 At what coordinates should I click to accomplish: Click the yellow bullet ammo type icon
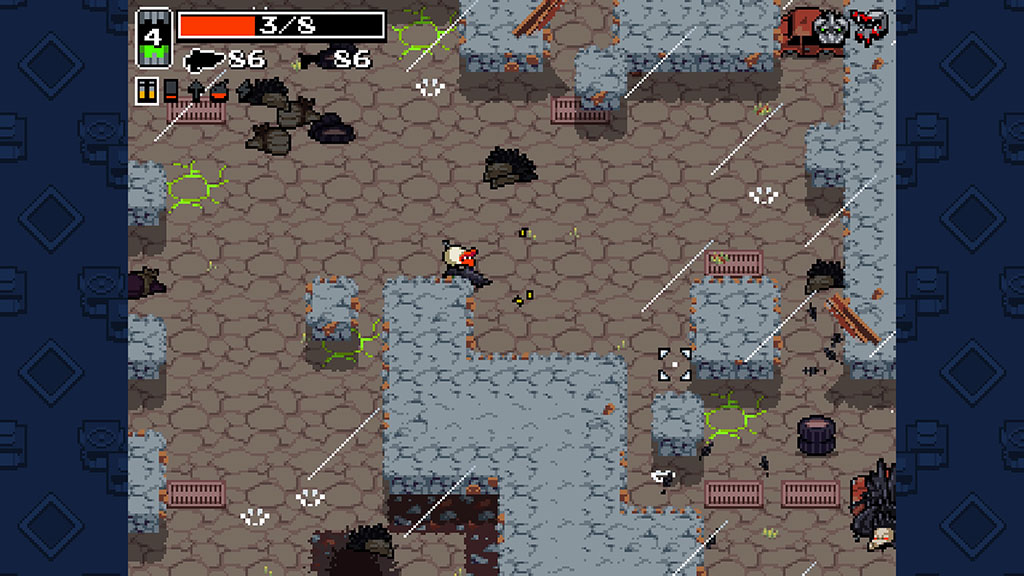(146, 91)
